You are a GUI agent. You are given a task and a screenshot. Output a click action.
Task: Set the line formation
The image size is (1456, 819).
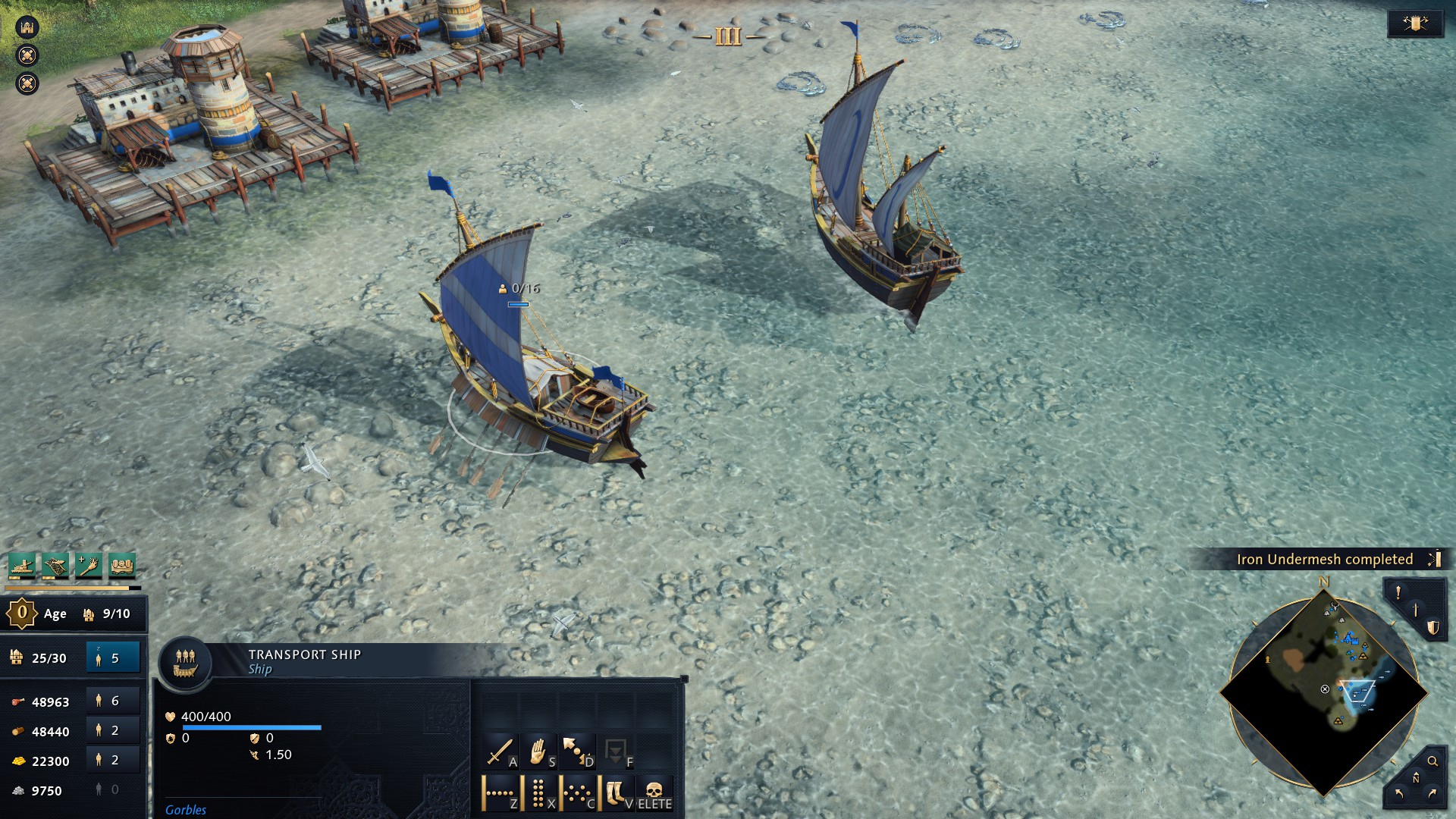(500, 793)
